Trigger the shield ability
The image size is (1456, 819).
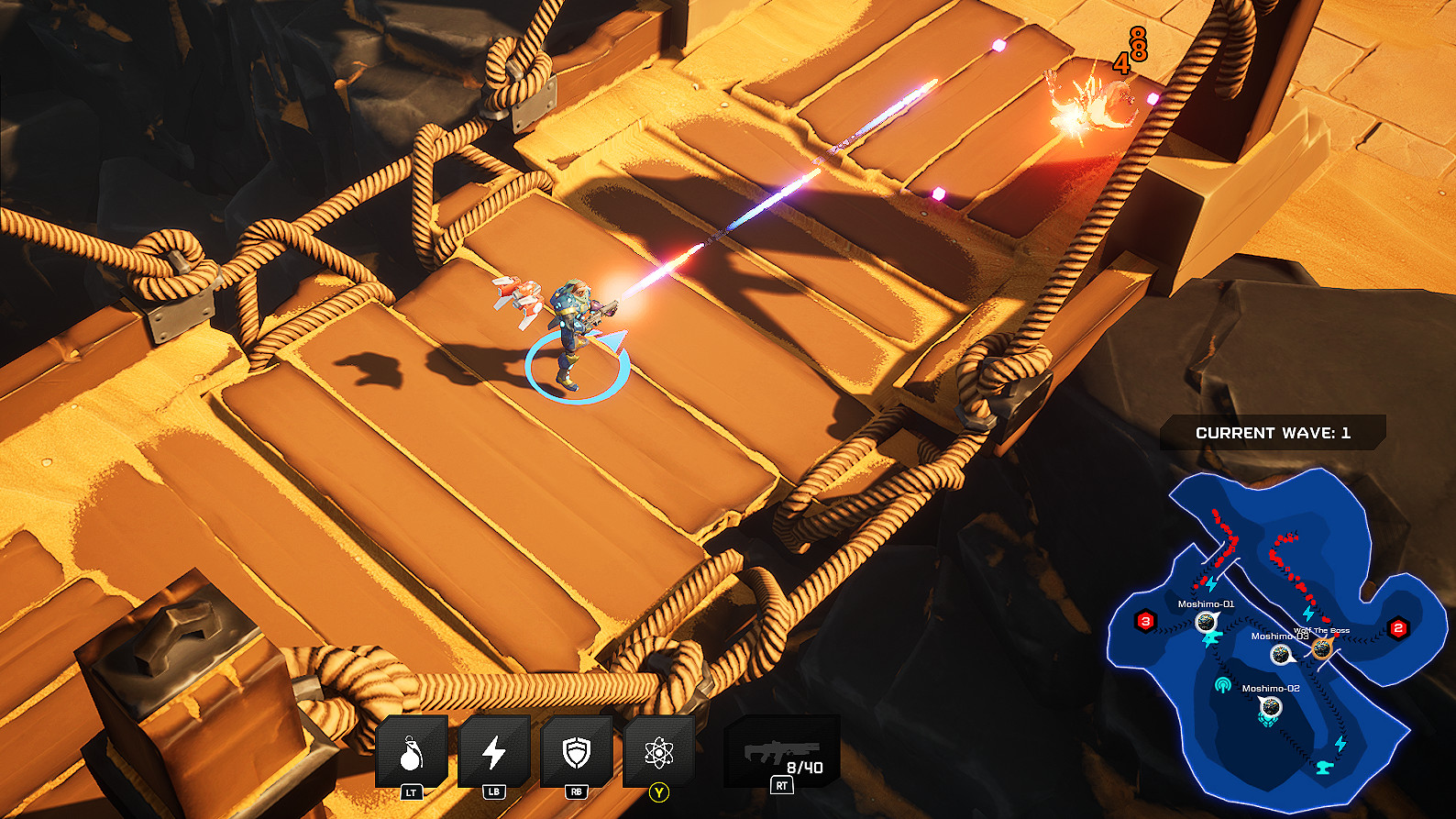tap(576, 754)
